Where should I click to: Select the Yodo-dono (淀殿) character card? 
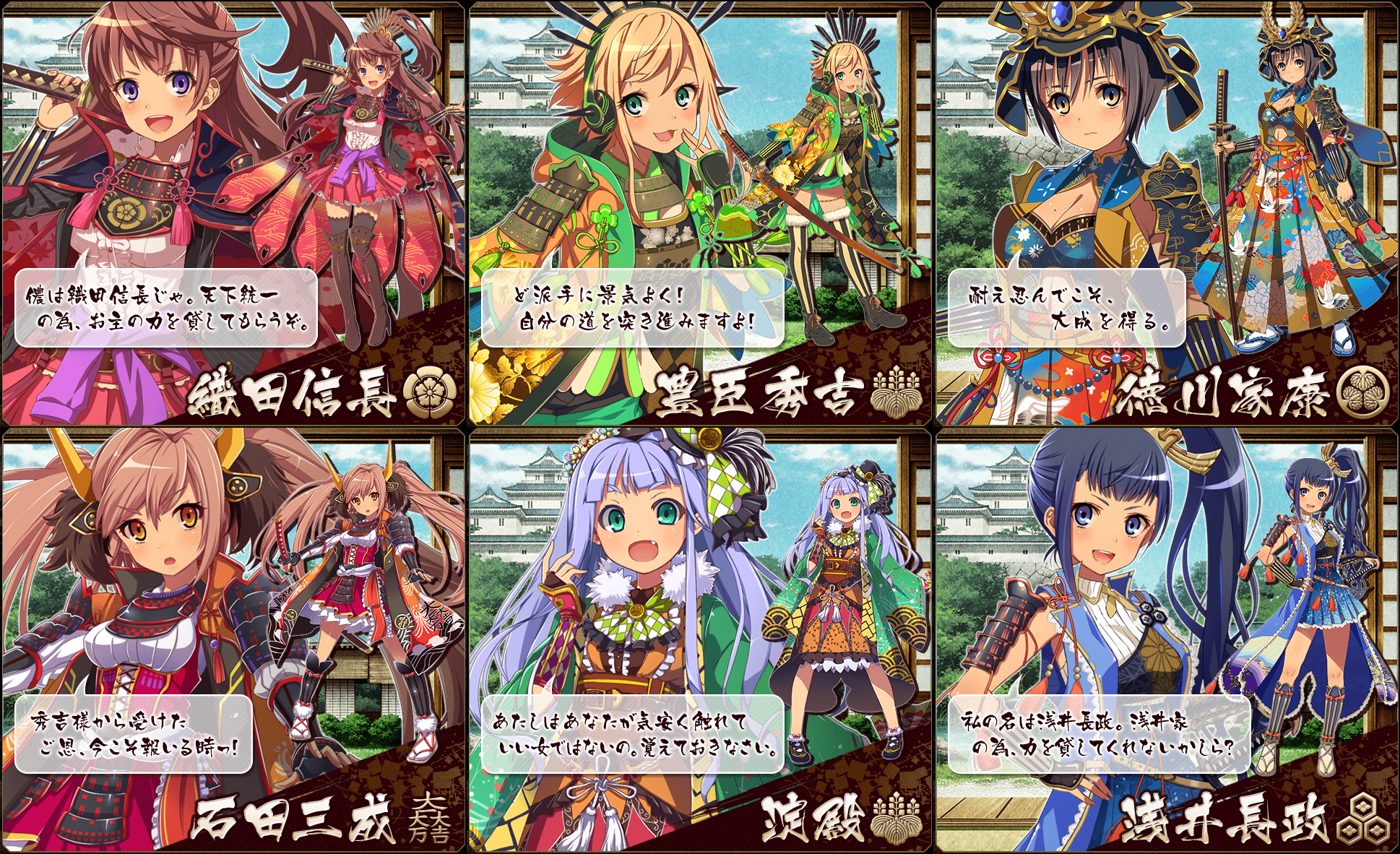point(699,640)
